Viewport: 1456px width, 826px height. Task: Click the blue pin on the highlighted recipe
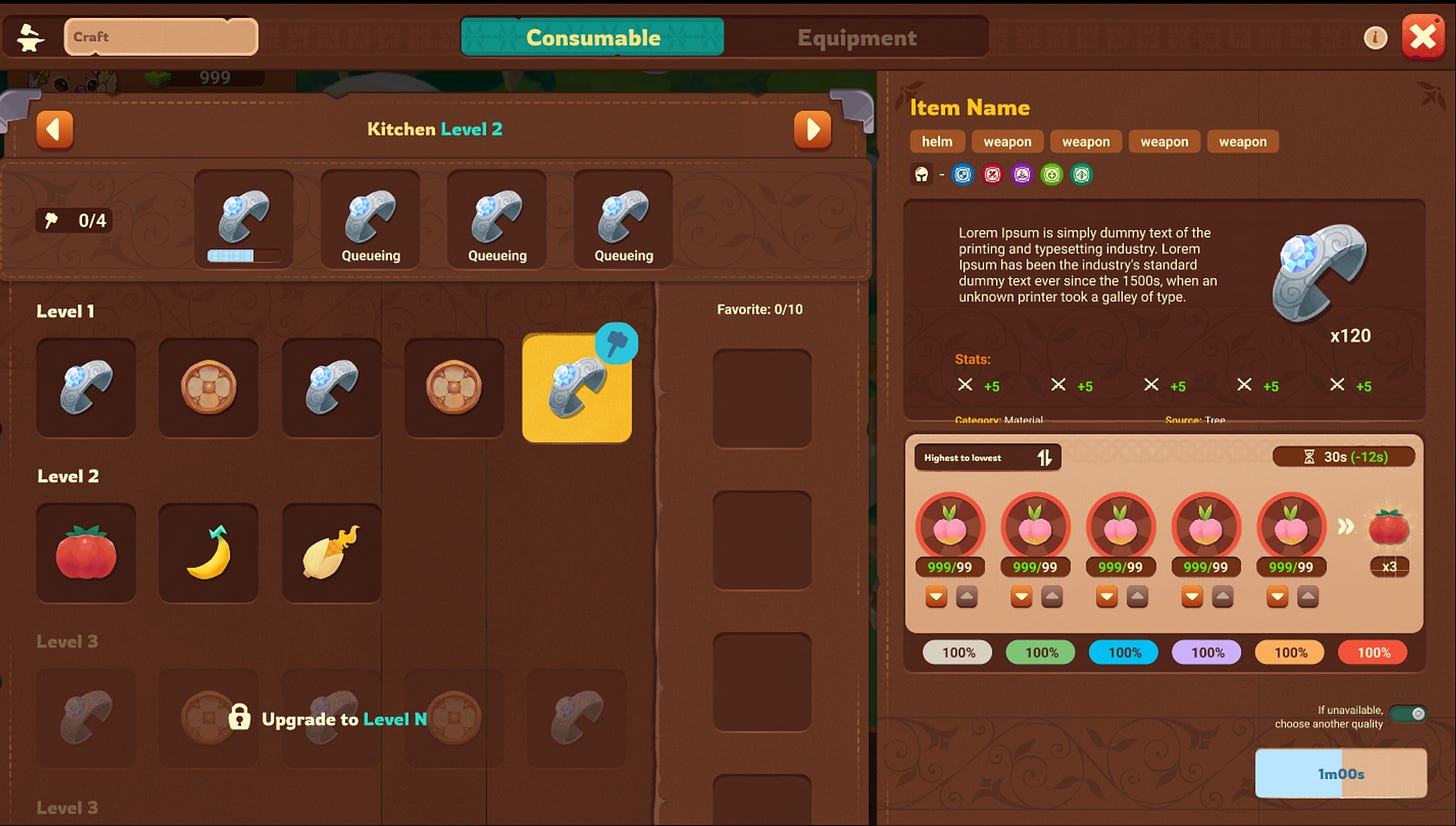click(x=617, y=342)
